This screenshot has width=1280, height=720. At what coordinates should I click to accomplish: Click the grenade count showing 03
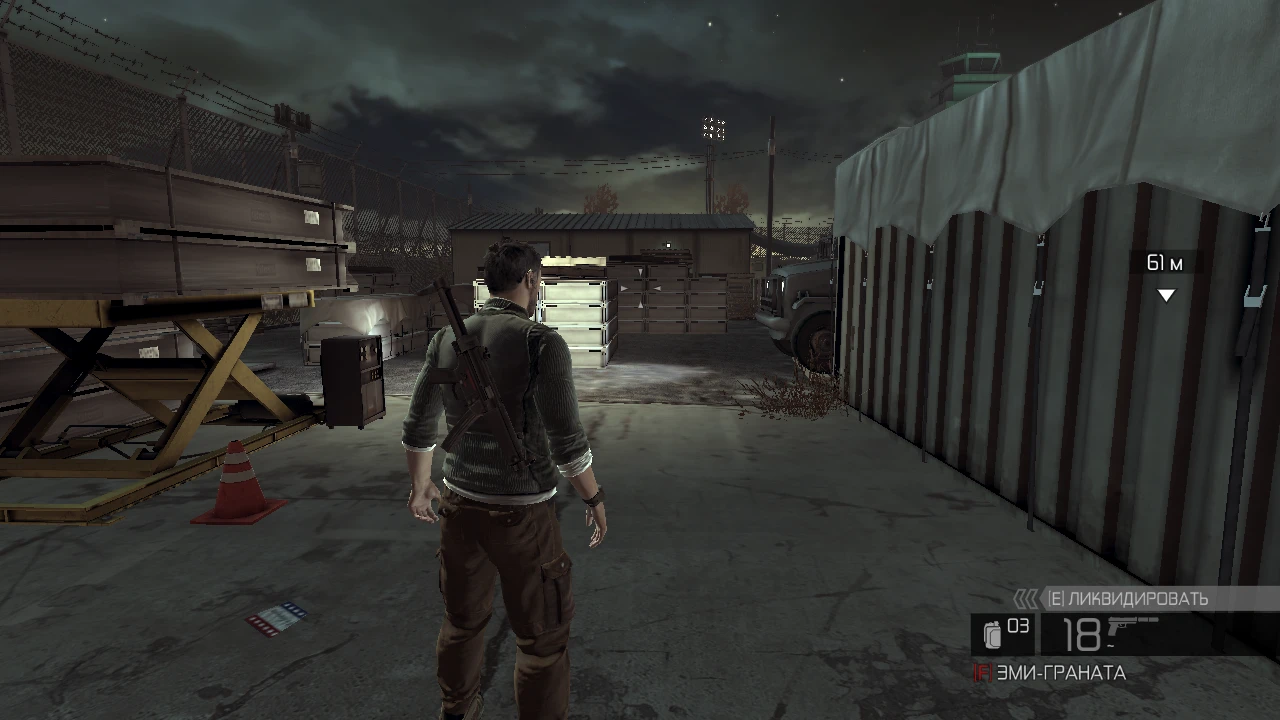tap(1020, 625)
